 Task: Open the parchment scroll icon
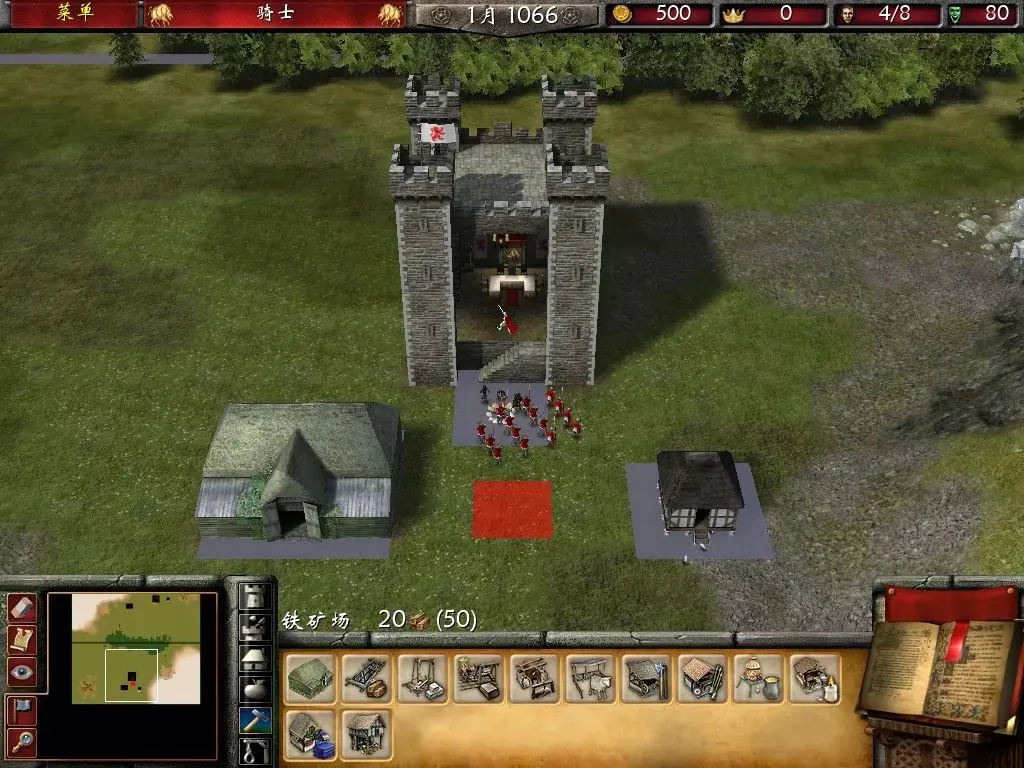(22, 639)
